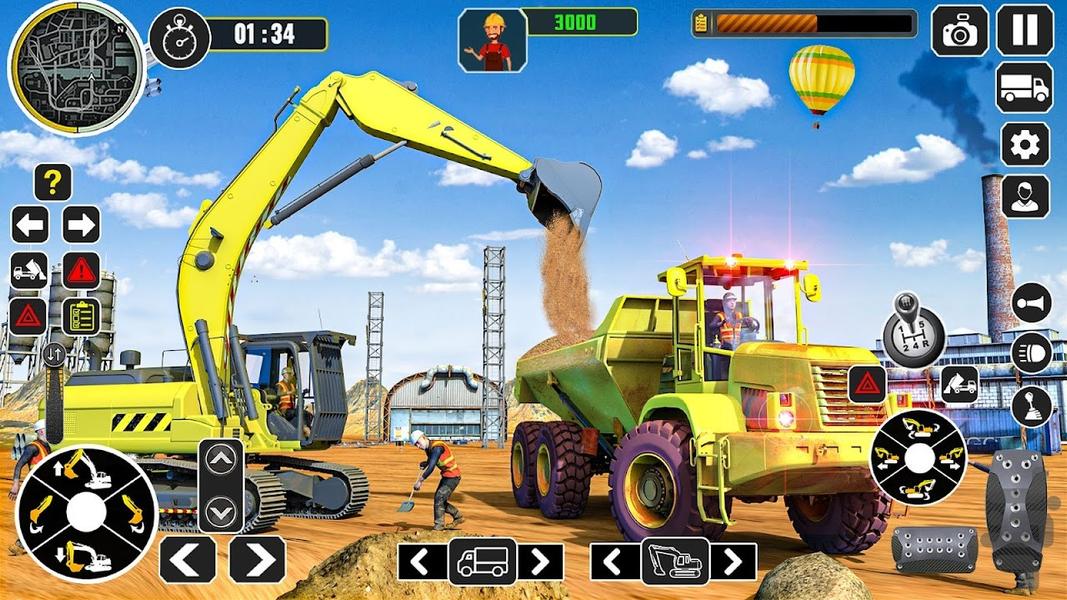Toggle the headlights
1067x600 pixels.
pyautogui.click(x=1031, y=353)
